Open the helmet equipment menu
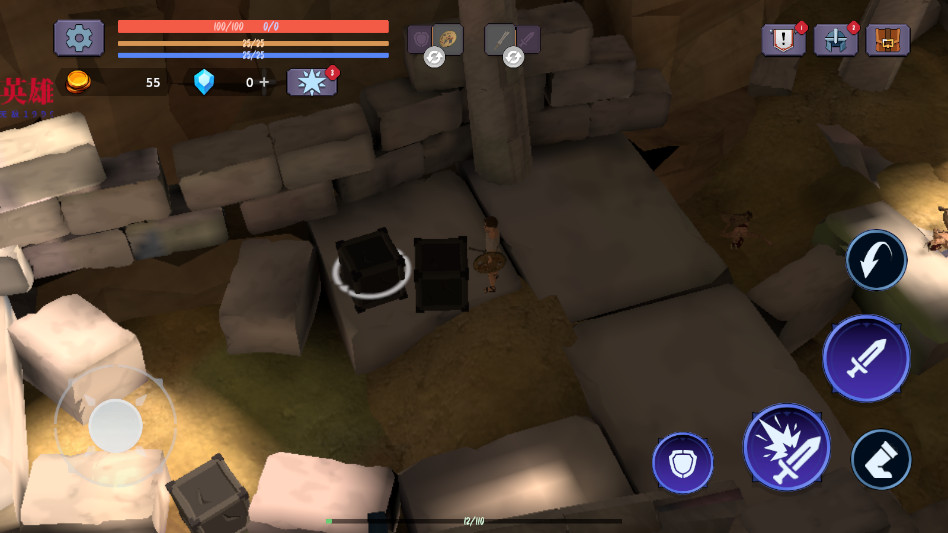948x533 pixels. coord(835,40)
